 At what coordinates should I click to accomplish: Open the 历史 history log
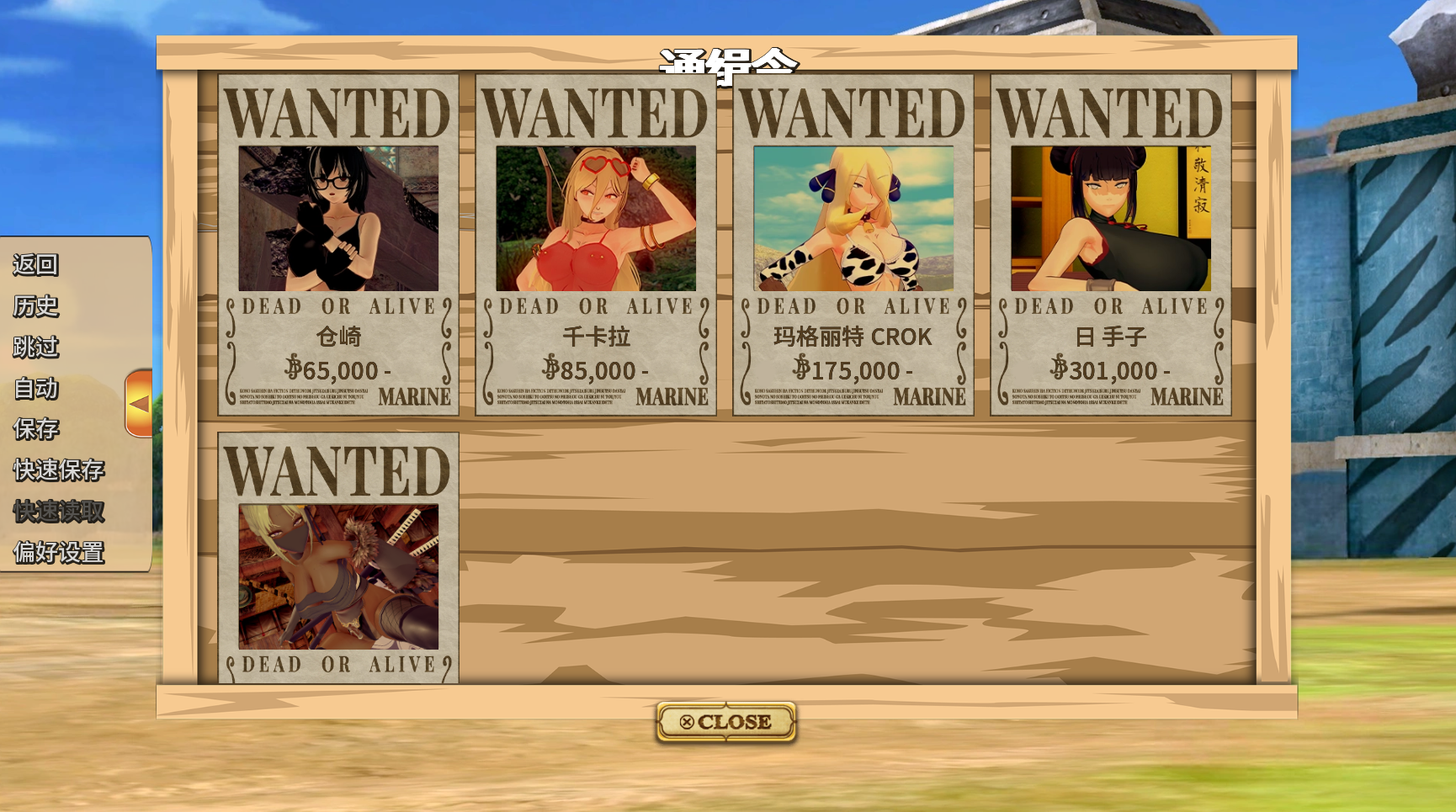pyautogui.click(x=35, y=305)
